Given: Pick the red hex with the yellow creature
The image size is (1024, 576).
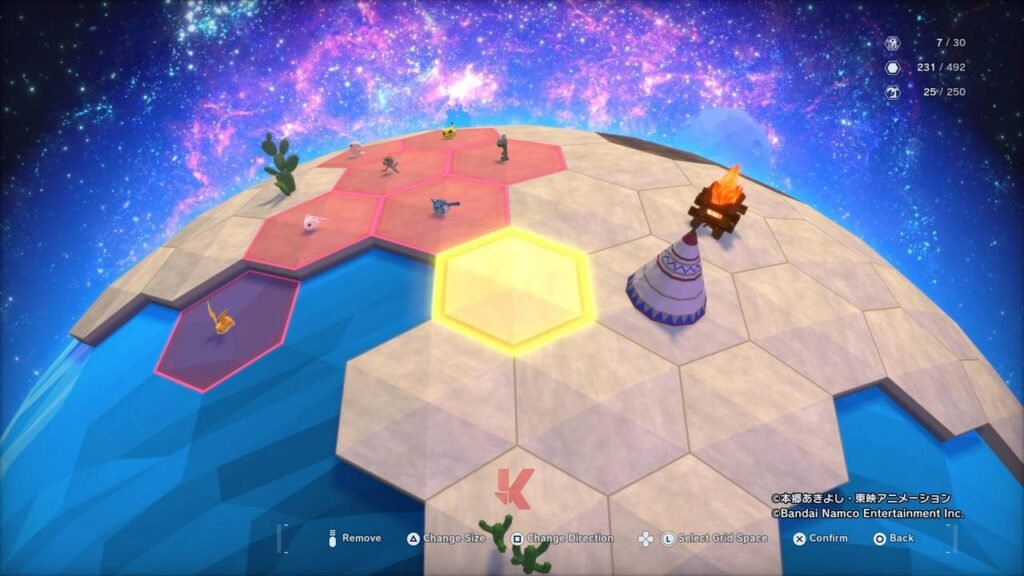Looking at the screenshot, I should point(452,137).
